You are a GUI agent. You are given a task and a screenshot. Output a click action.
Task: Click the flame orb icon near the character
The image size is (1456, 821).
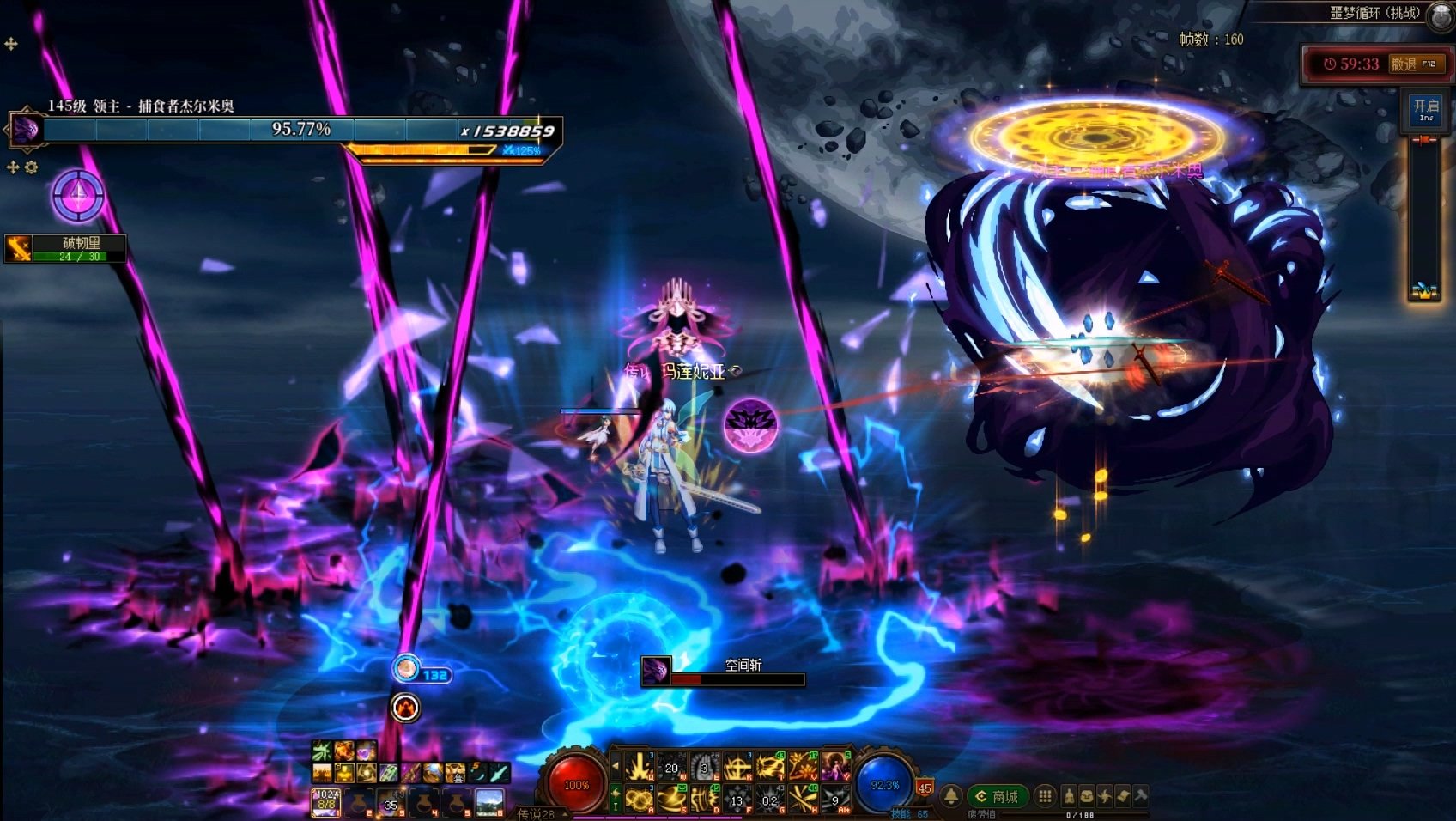[405, 707]
